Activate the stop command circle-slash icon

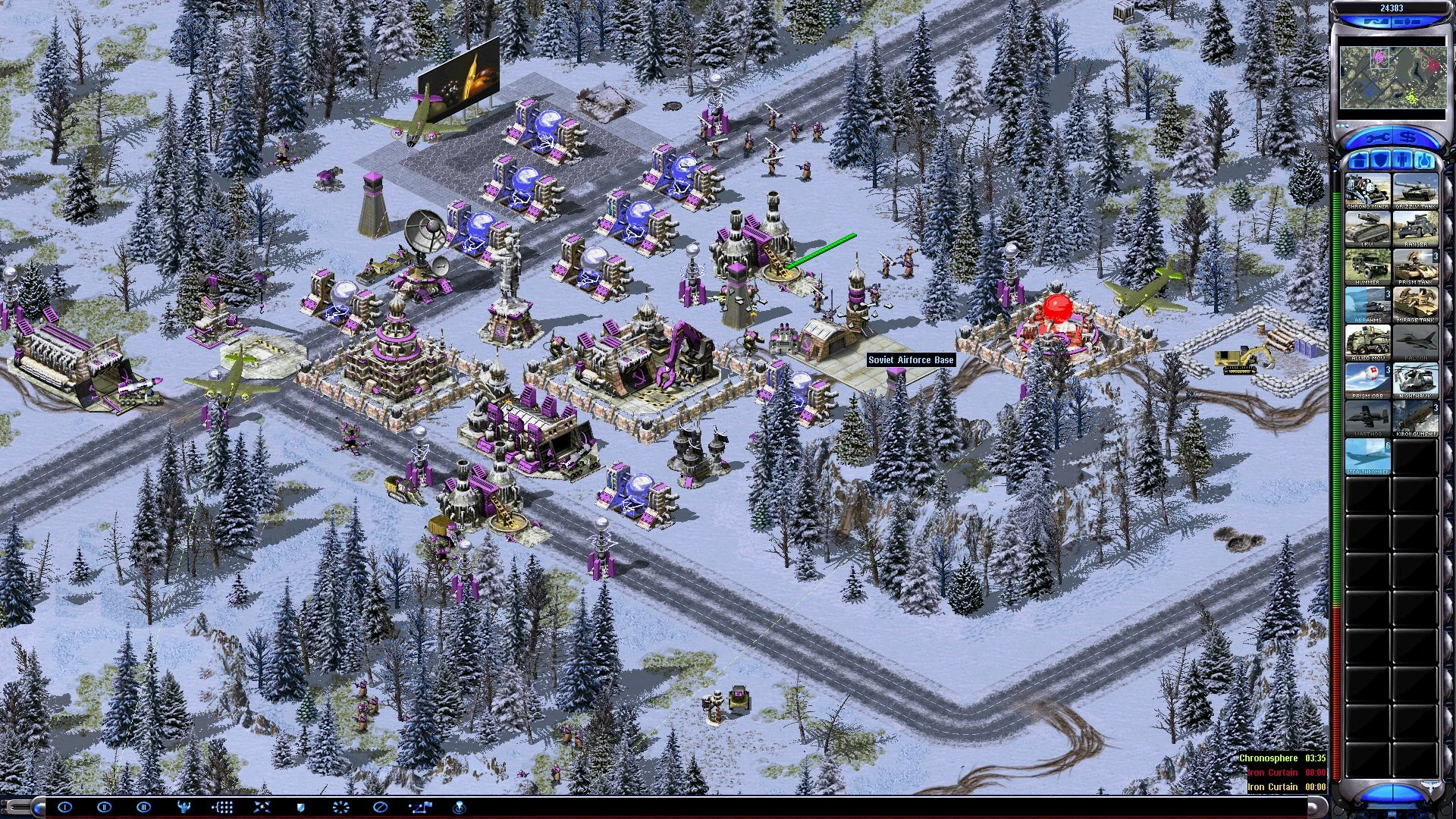coord(381,807)
